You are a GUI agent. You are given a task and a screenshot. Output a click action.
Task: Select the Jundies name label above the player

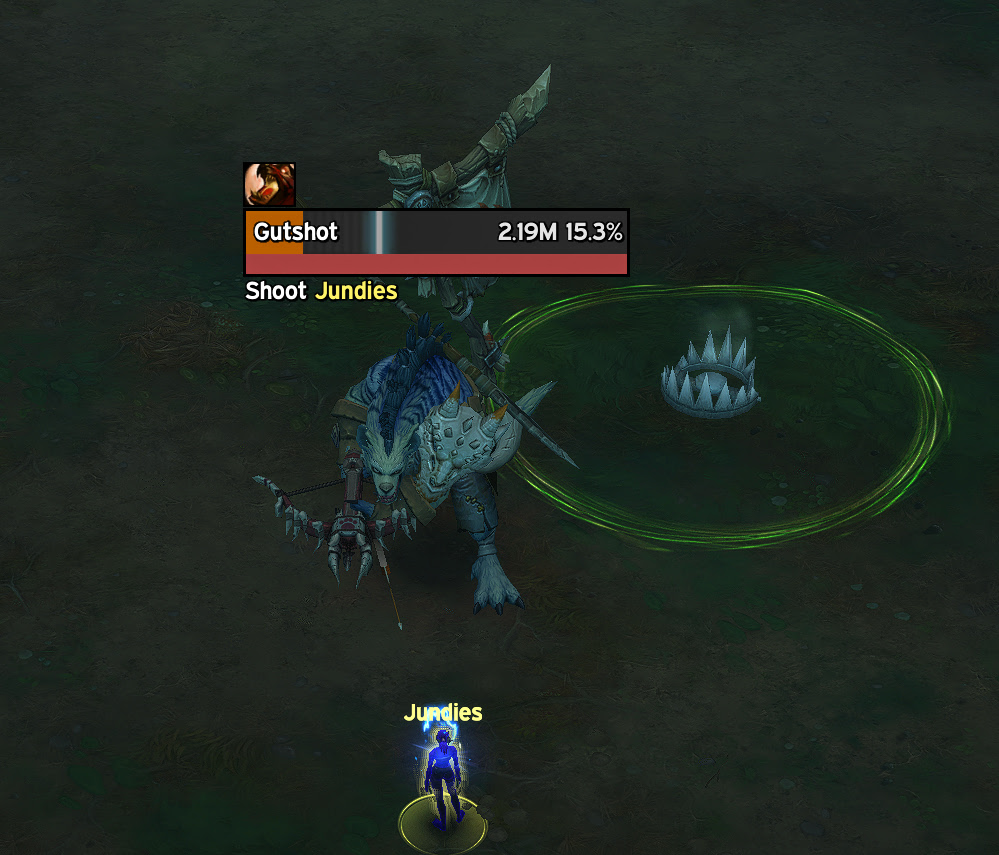(x=443, y=713)
